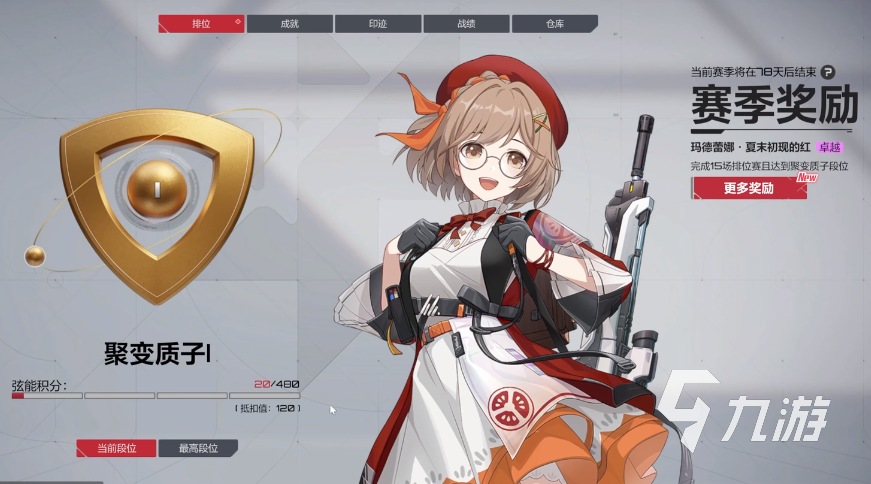The height and width of the screenshot is (484, 871).
Task: Select the 印迹 tab
Action: click(x=378, y=23)
